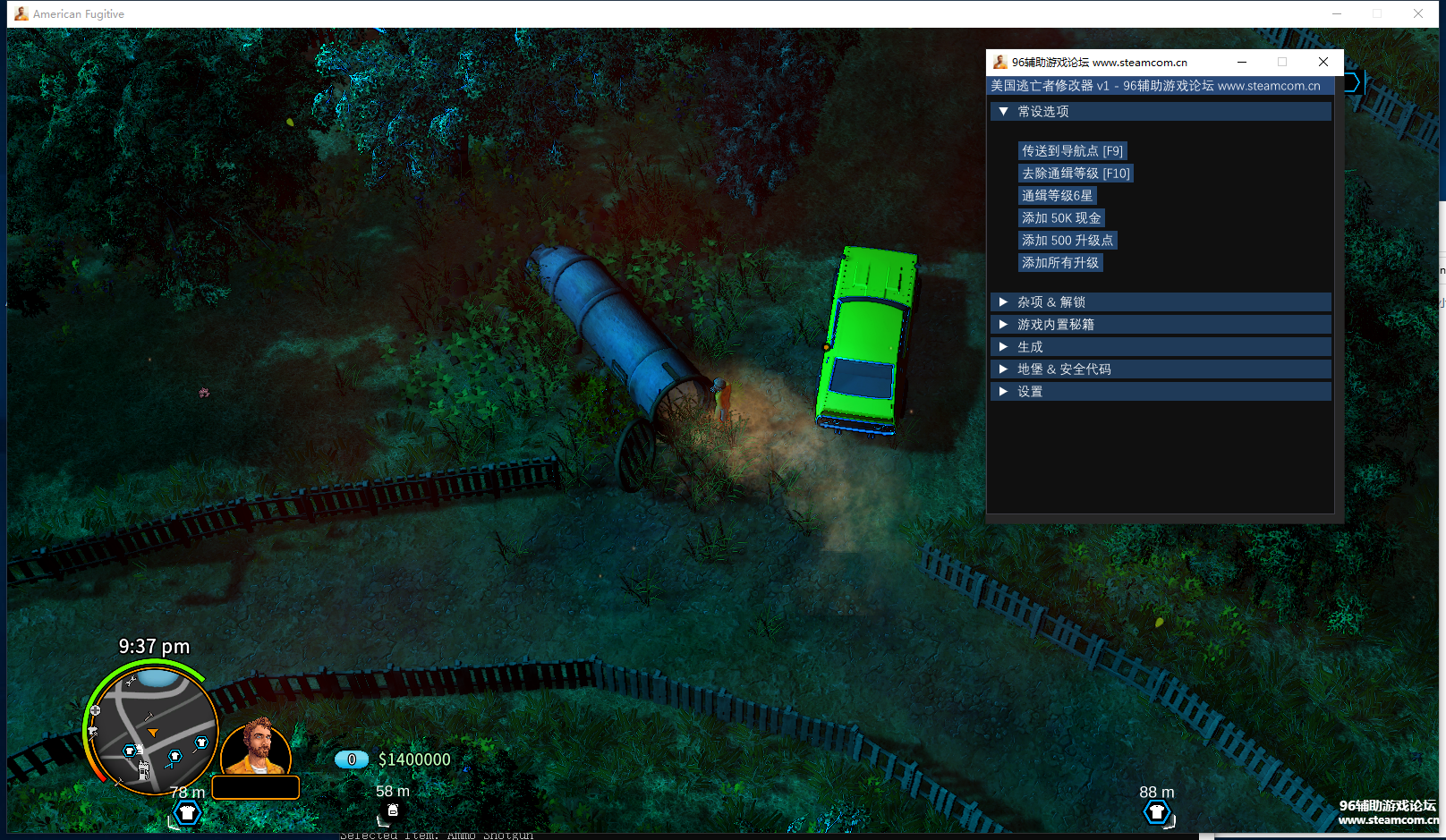Select the 通缉等级6星 option
The width and height of the screenshot is (1446, 840).
(1057, 196)
